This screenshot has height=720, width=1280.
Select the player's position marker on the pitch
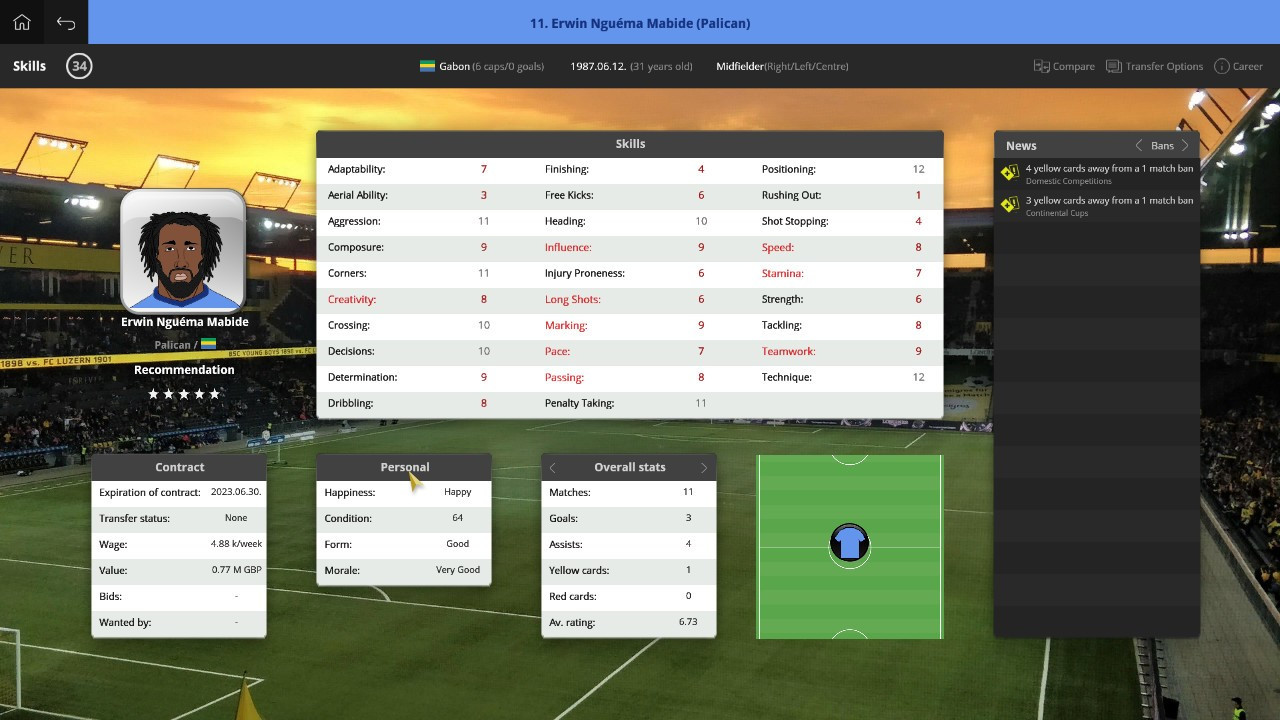(849, 545)
